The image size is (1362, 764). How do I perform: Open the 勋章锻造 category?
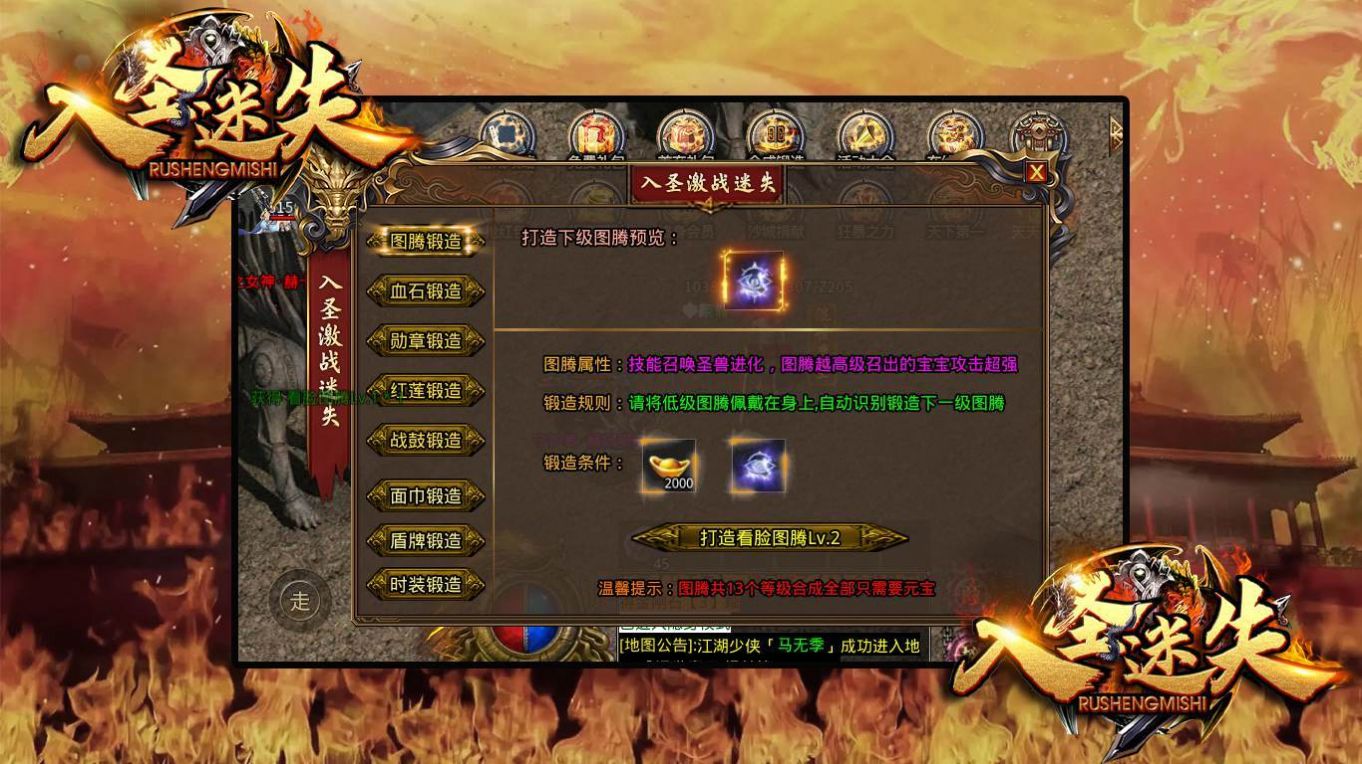[x=428, y=340]
